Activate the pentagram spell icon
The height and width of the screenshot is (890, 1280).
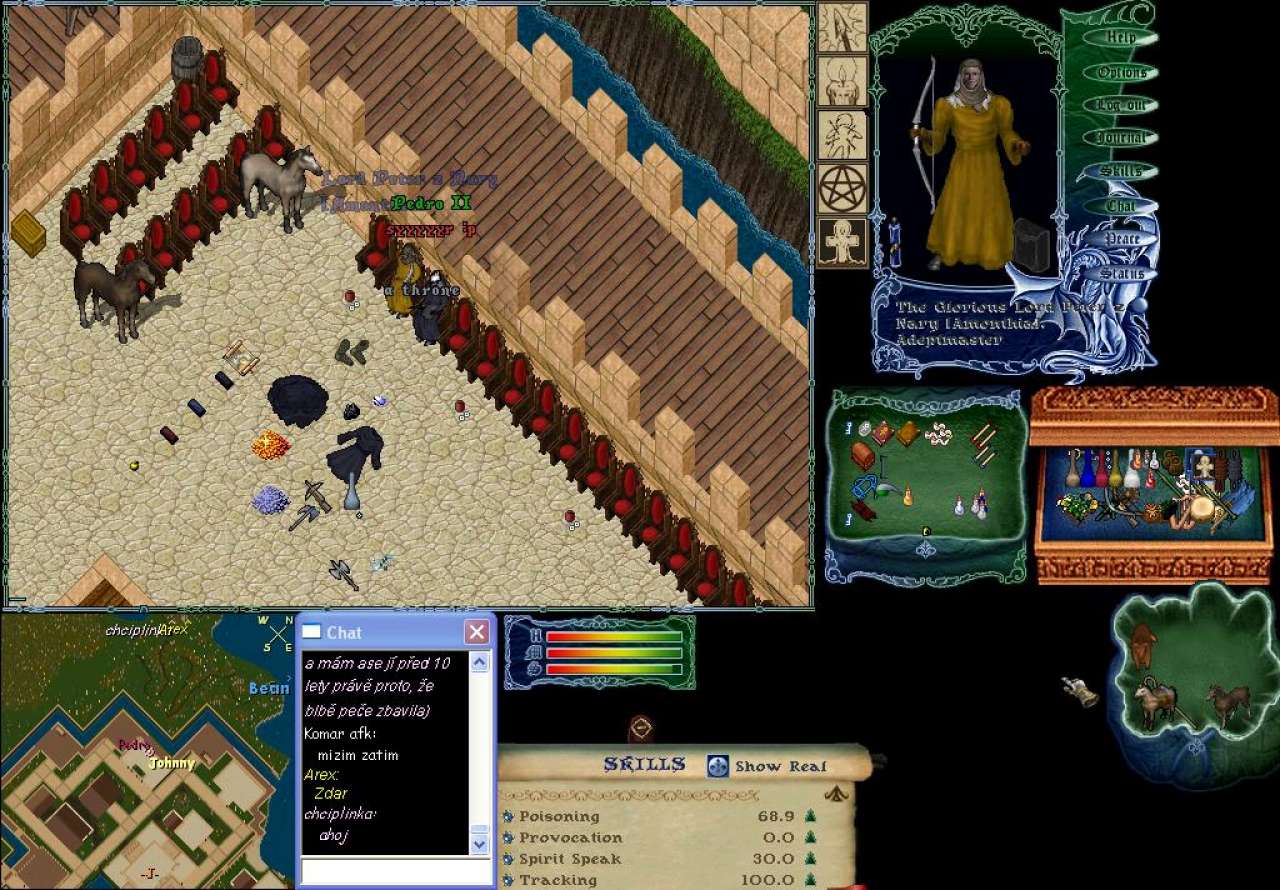tap(842, 189)
